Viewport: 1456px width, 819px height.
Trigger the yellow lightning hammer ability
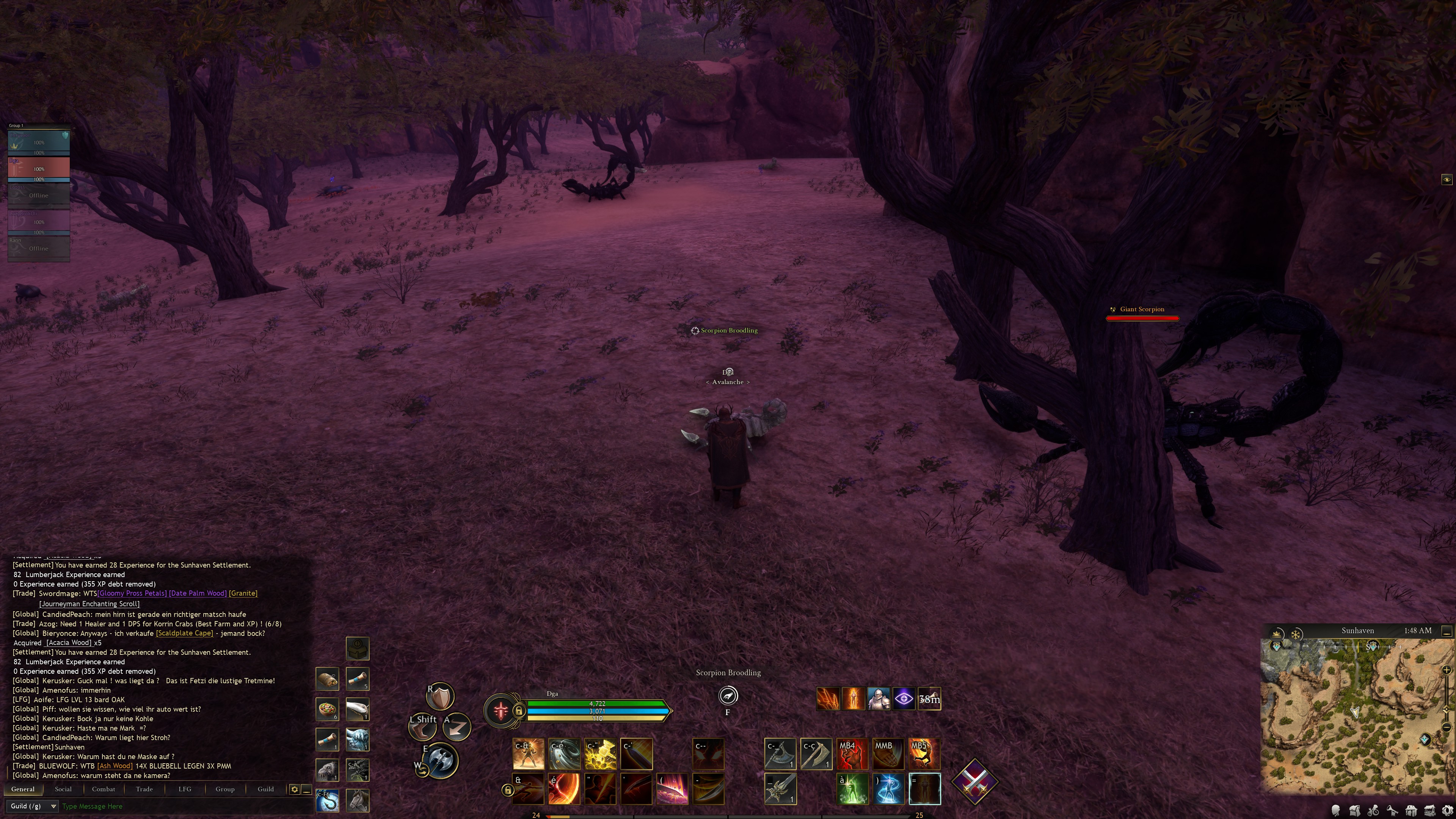(x=600, y=754)
